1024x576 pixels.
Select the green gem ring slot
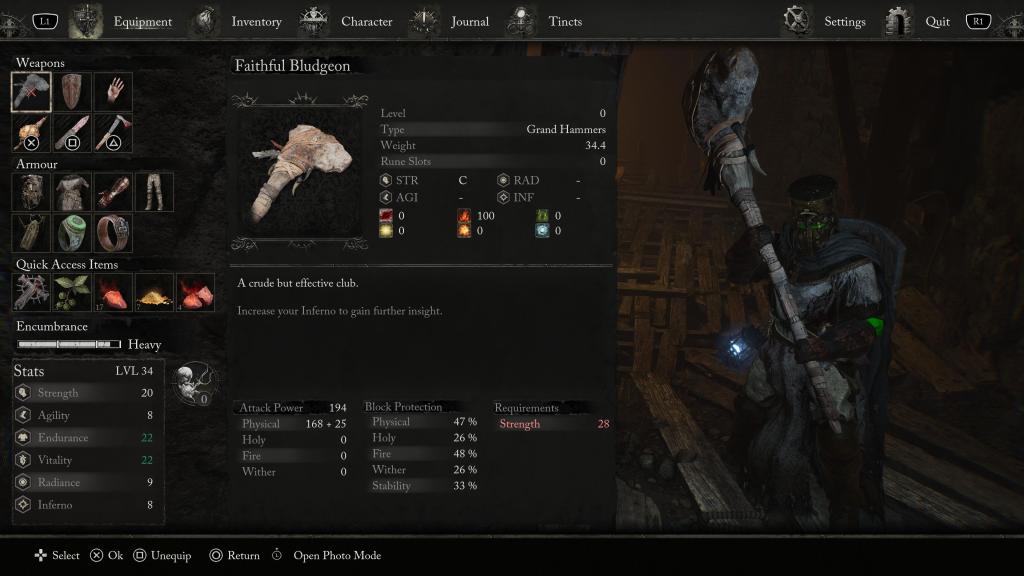coord(73,233)
